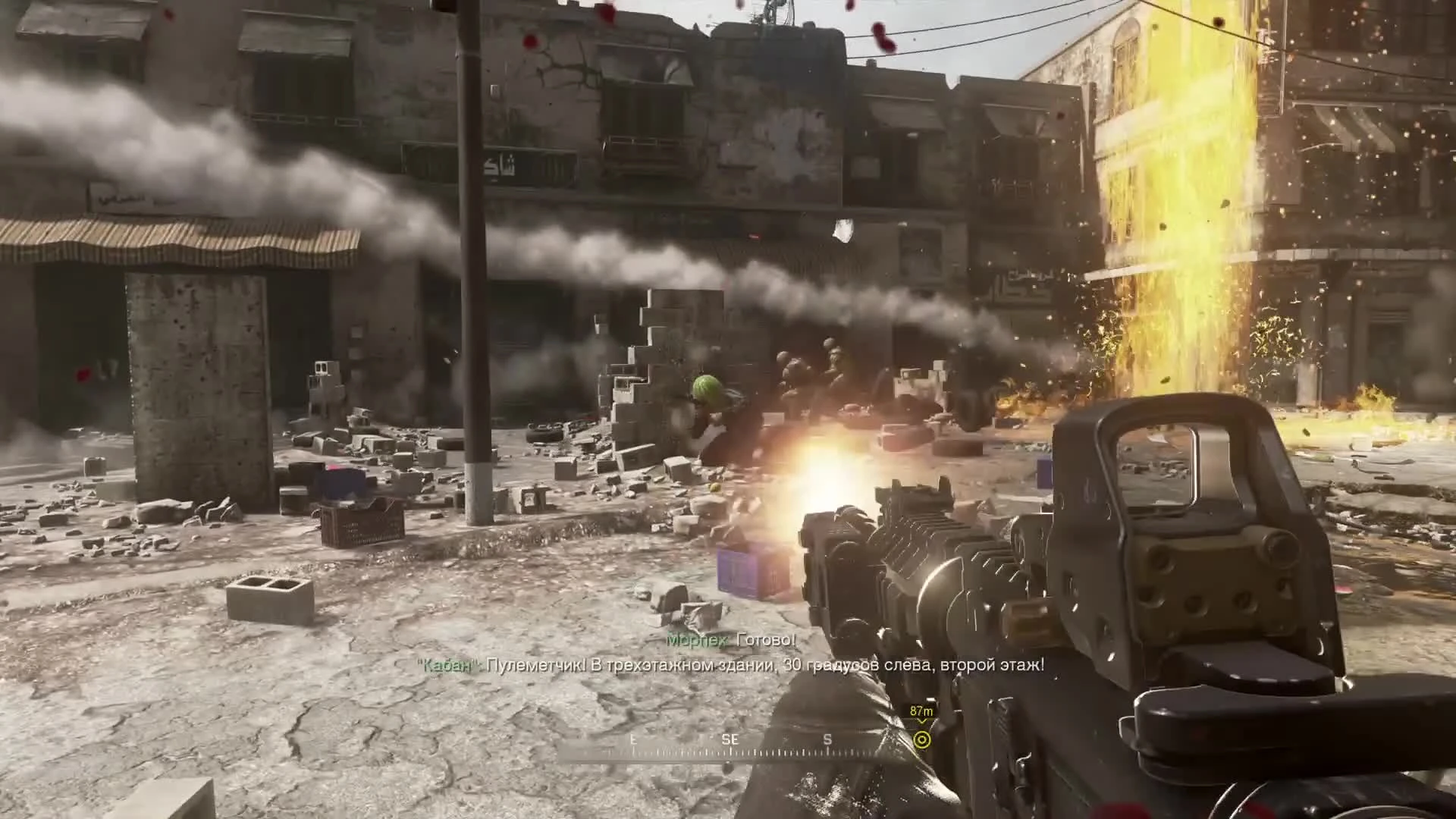The image size is (1456, 819).
Task: Click the E marker on the compass strip
Action: [x=634, y=739]
